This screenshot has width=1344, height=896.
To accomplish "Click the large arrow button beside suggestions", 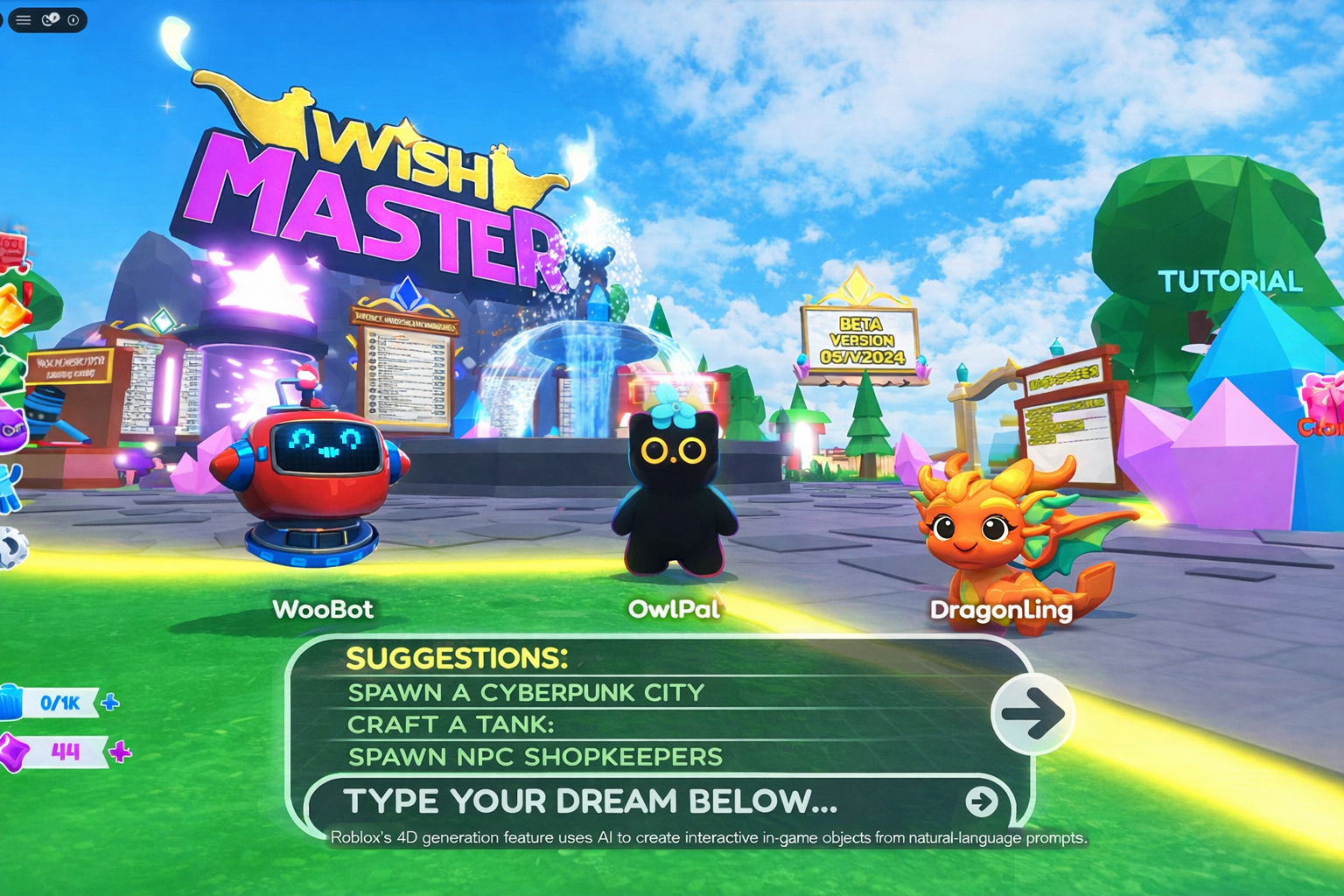I will tap(1032, 714).
